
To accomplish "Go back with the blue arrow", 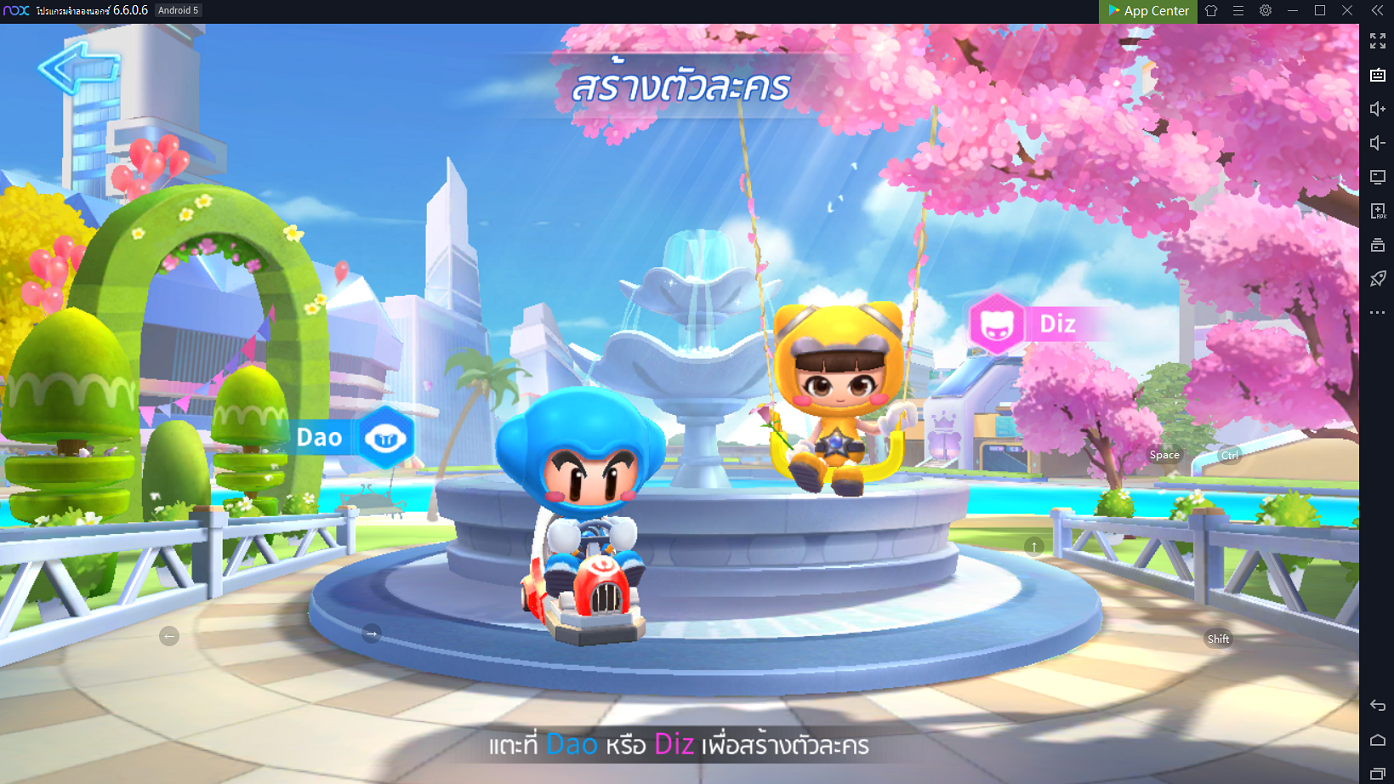I will coord(78,68).
